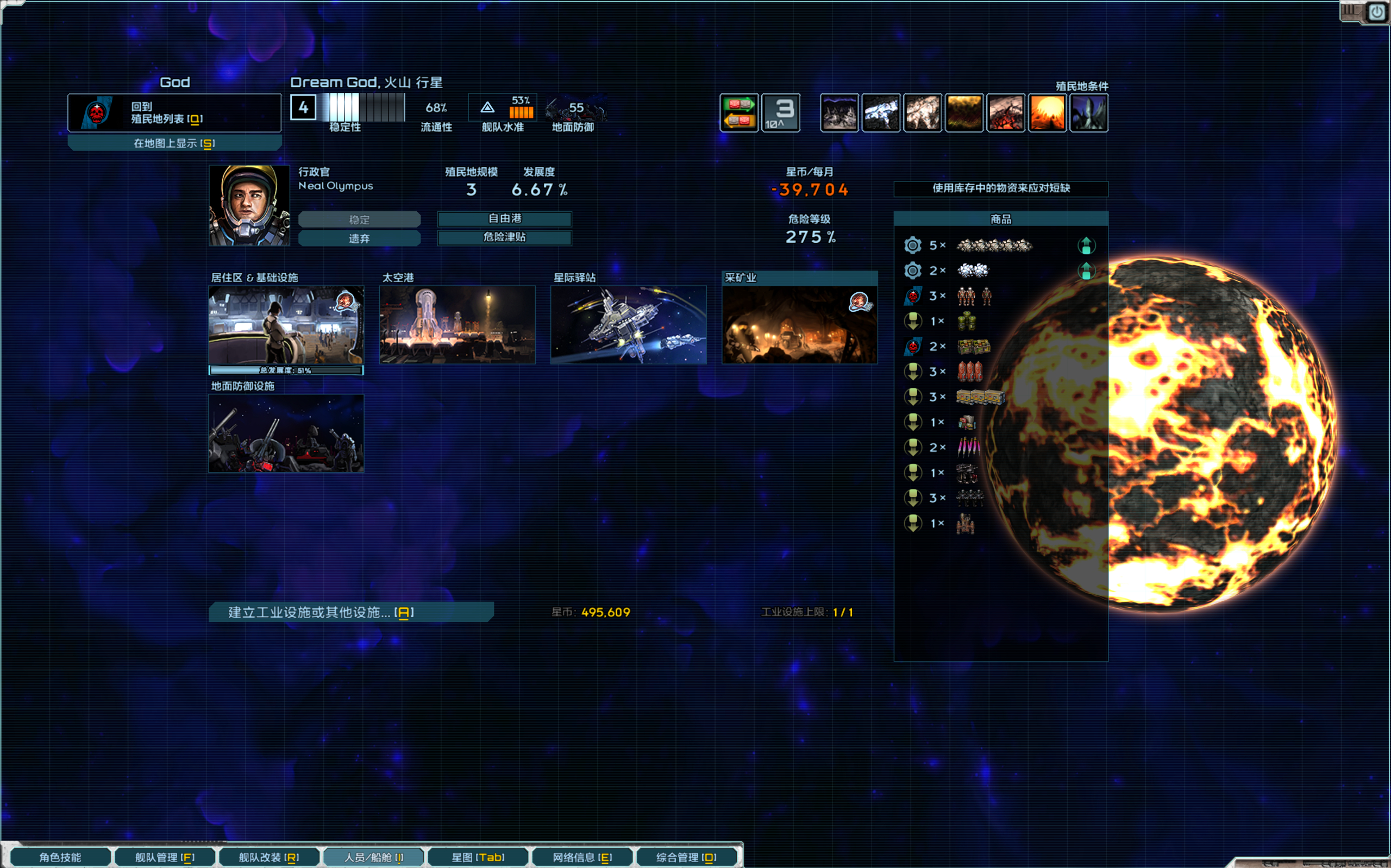Viewport: 1391px width, 868px height.
Task: Open the 角色技能 character skills tab
Action: [60, 857]
